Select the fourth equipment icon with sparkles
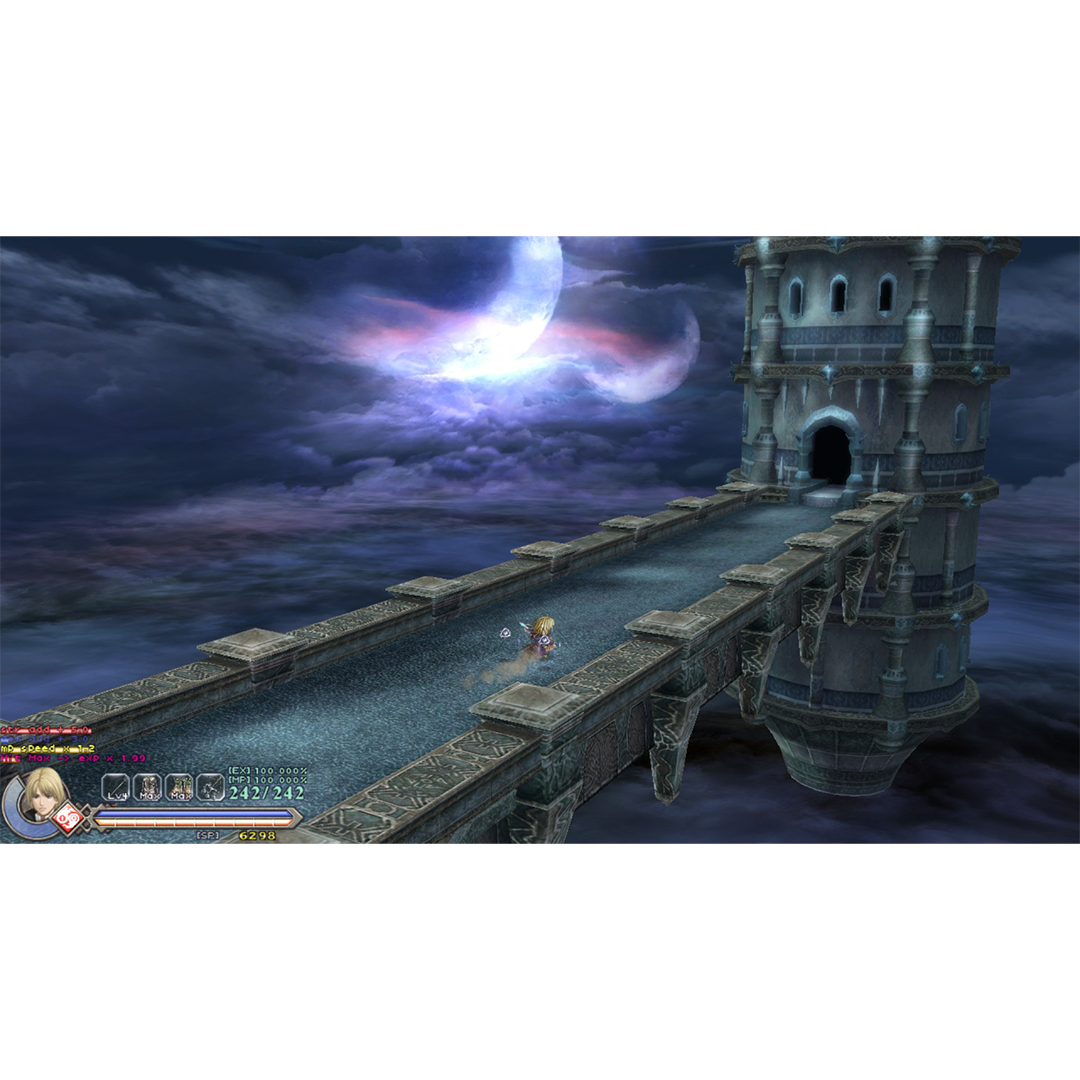This screenshot has width=1080, height=1080. [210, 787]
